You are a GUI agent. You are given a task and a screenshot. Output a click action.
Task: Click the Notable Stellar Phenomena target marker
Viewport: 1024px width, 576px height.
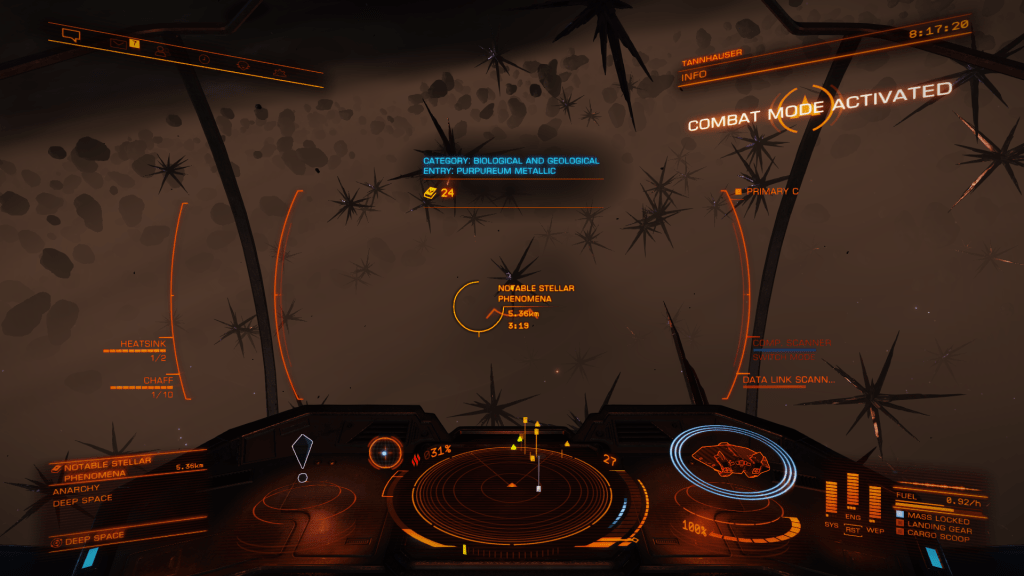click(x=479, y=306)
